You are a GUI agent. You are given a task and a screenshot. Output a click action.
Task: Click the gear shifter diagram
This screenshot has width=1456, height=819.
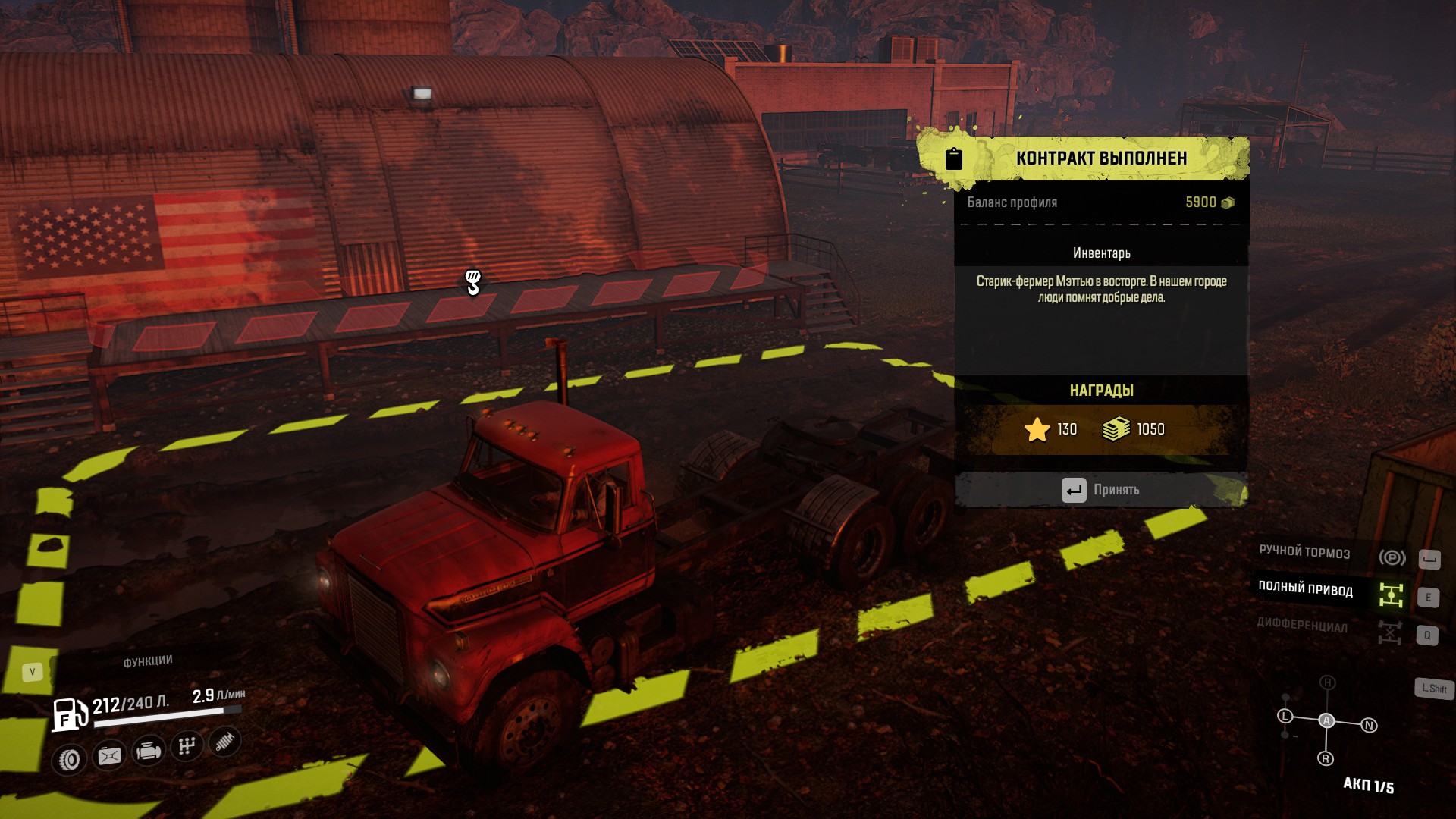point(1326,720)
